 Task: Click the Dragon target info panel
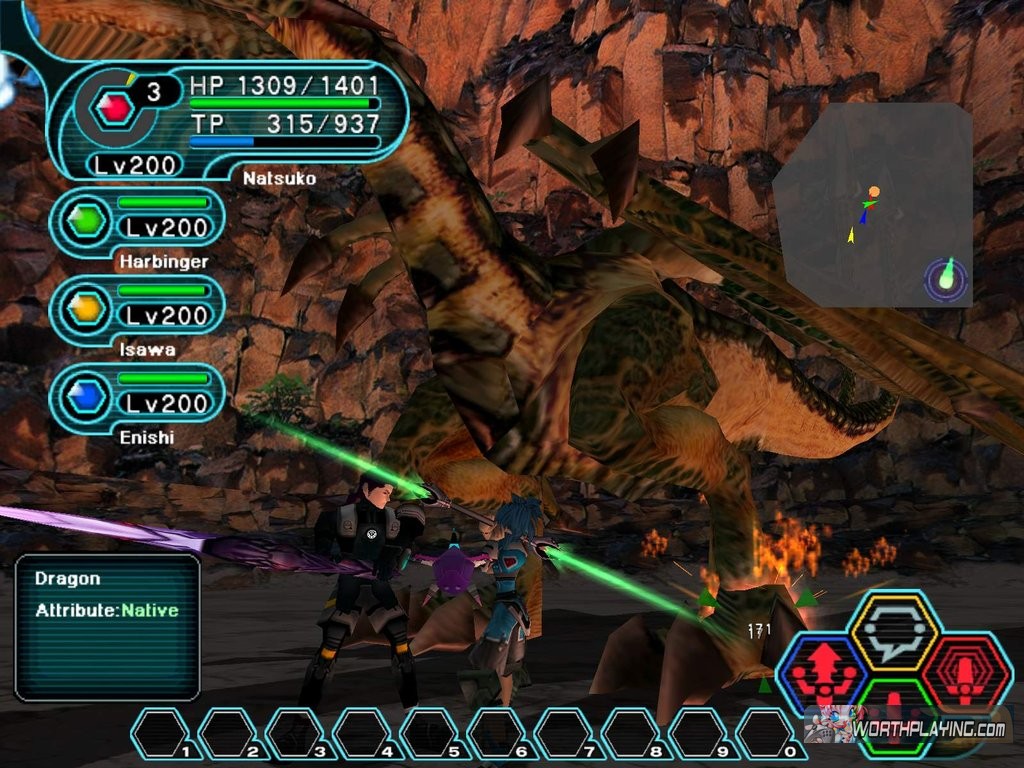tap(107, 626)
